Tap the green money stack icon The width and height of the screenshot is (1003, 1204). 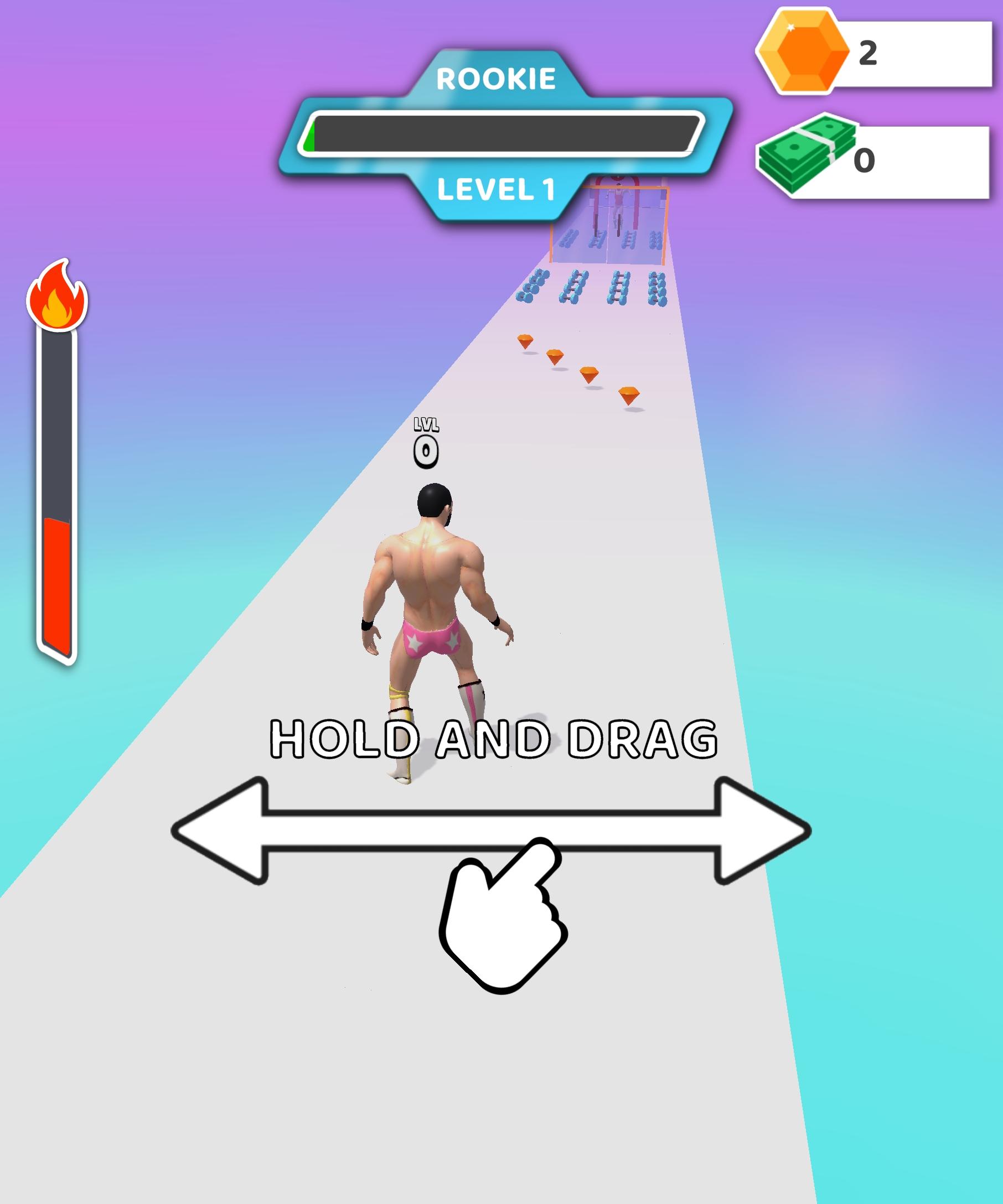point(809,153)
